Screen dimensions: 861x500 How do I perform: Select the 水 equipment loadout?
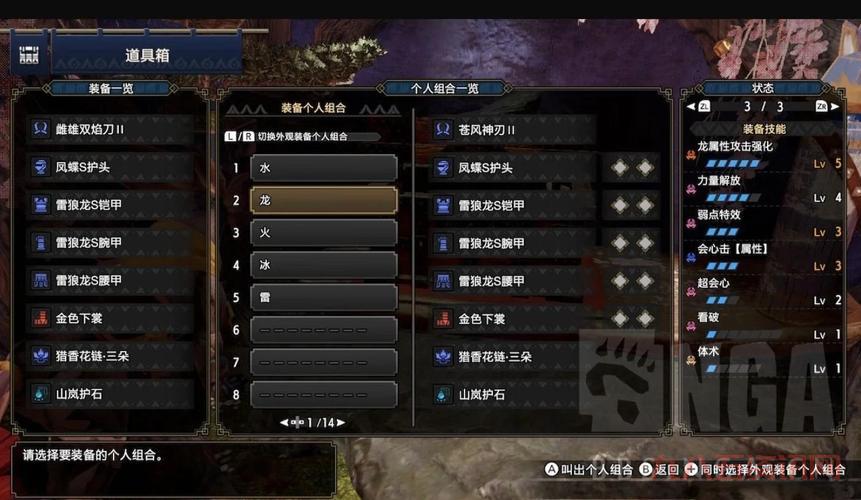click(323, 168)
